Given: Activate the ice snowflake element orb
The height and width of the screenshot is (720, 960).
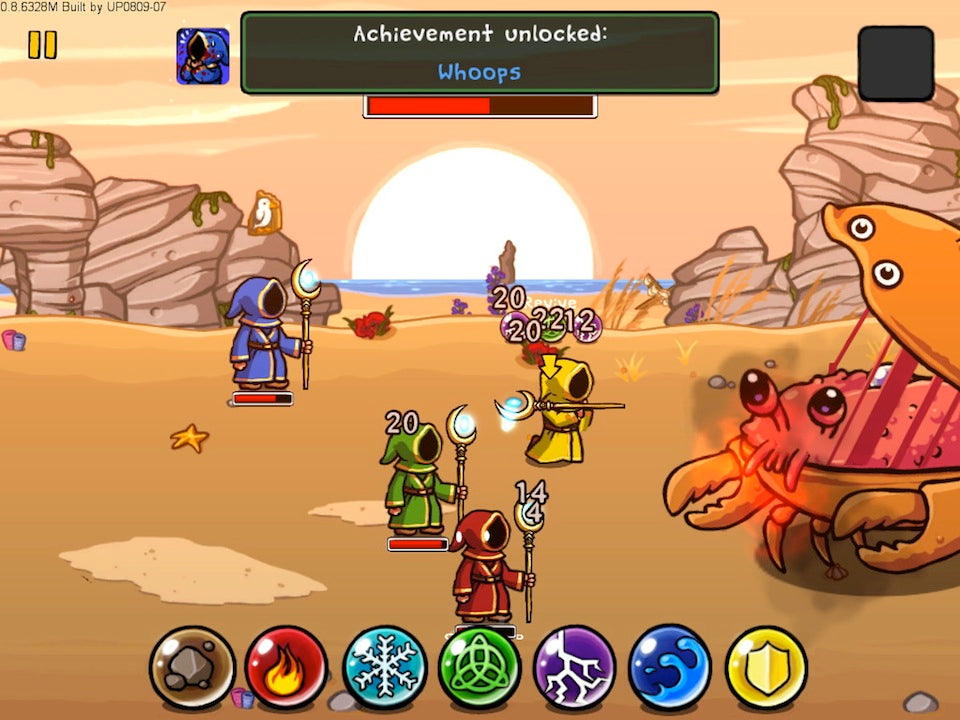Looking at the screenshot, I should pyautogui.click(x=384, y=667).
